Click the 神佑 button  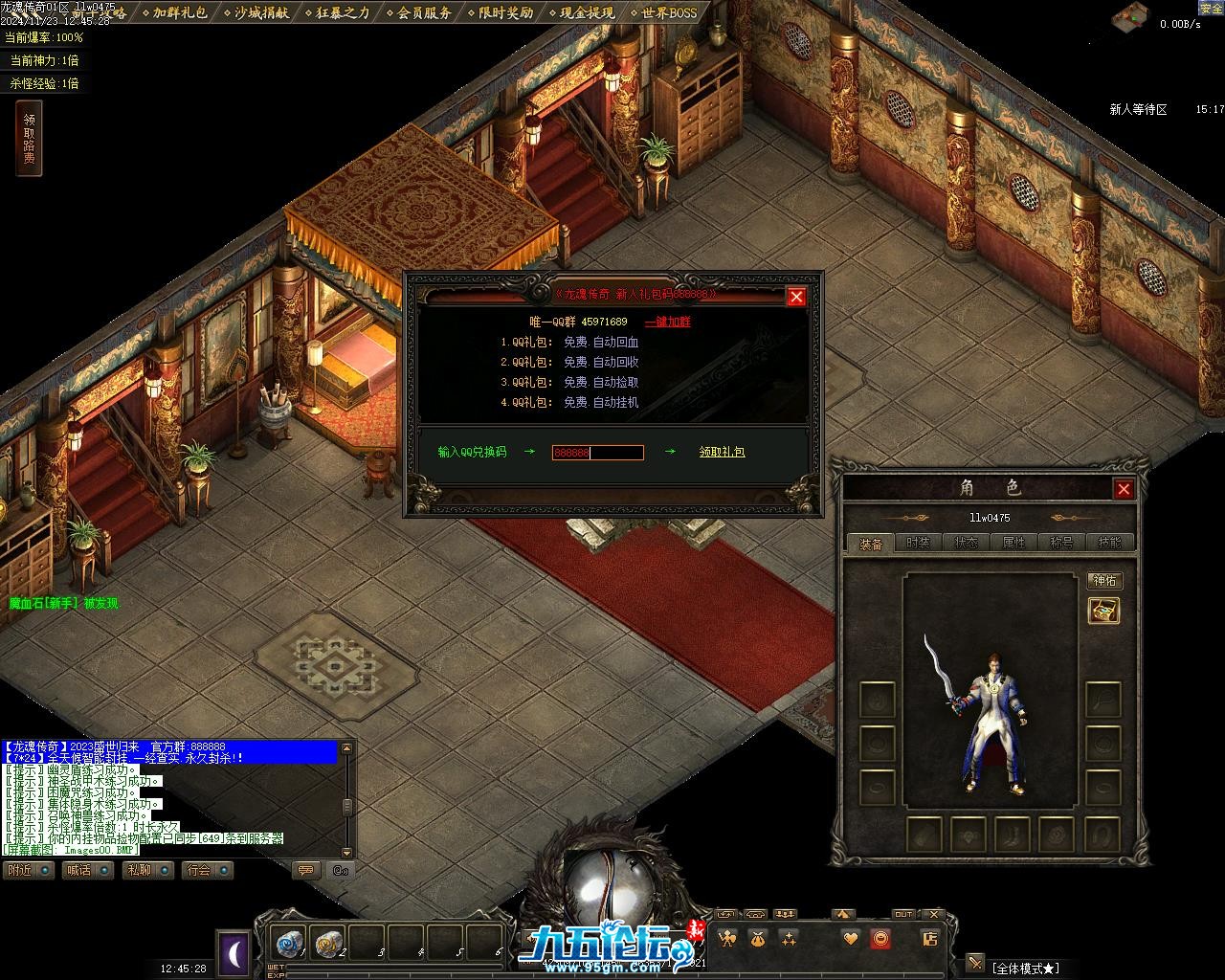click(1104, 581)
